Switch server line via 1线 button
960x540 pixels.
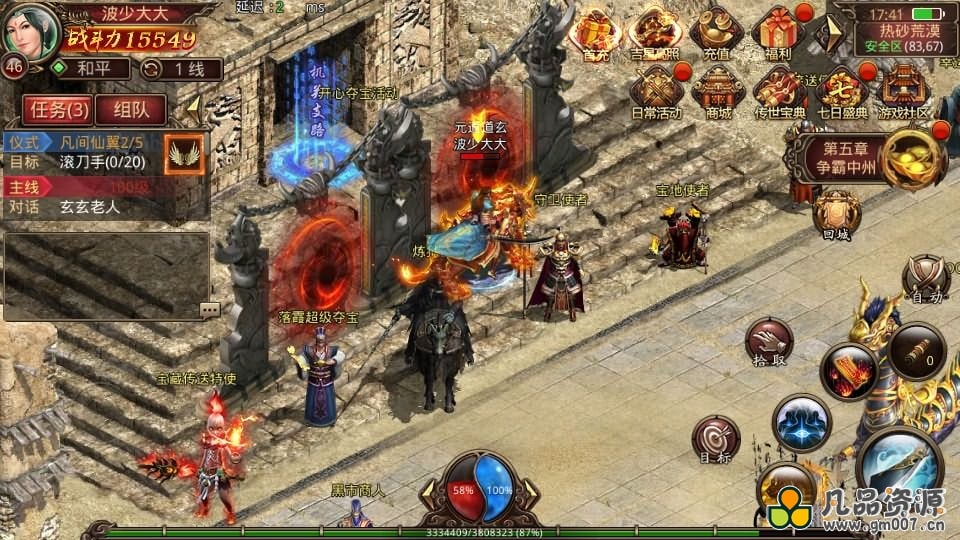pos(180,69)
